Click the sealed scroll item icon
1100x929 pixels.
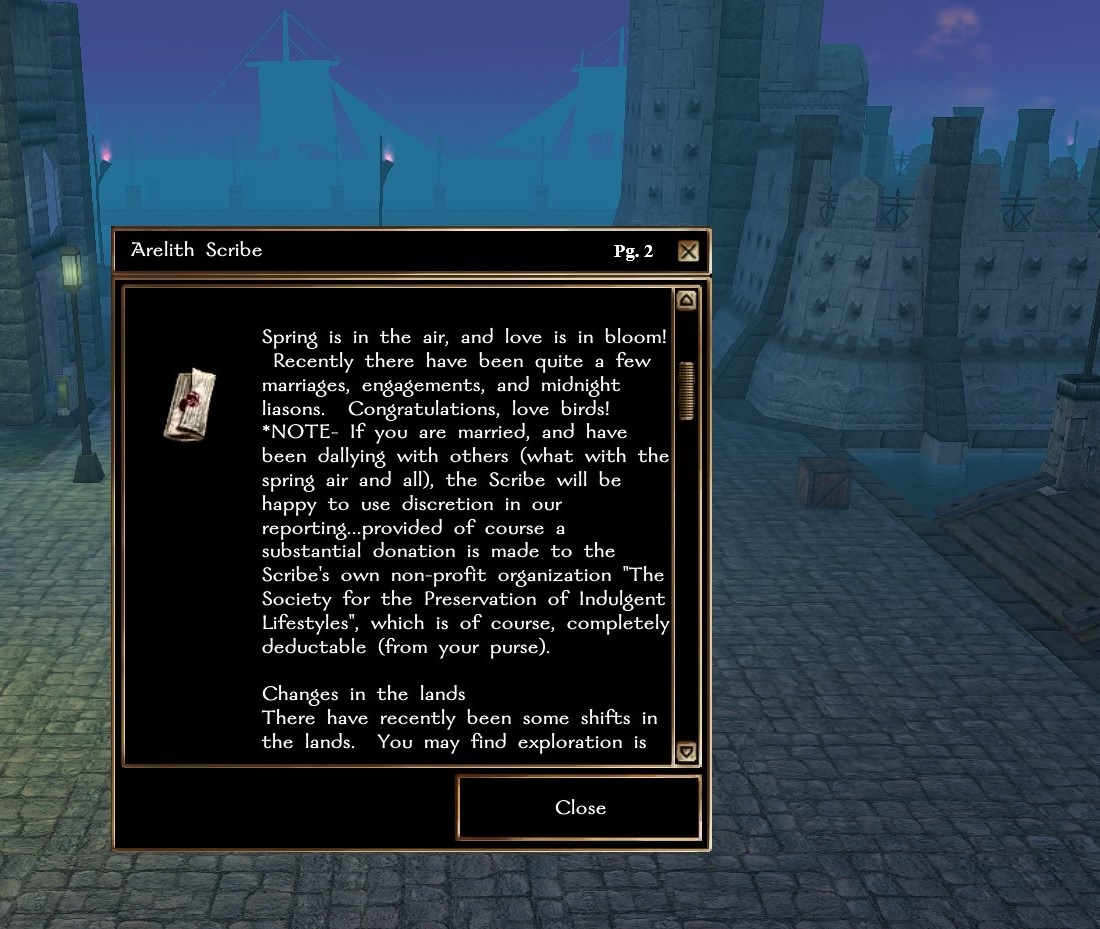tap(191, 402)
